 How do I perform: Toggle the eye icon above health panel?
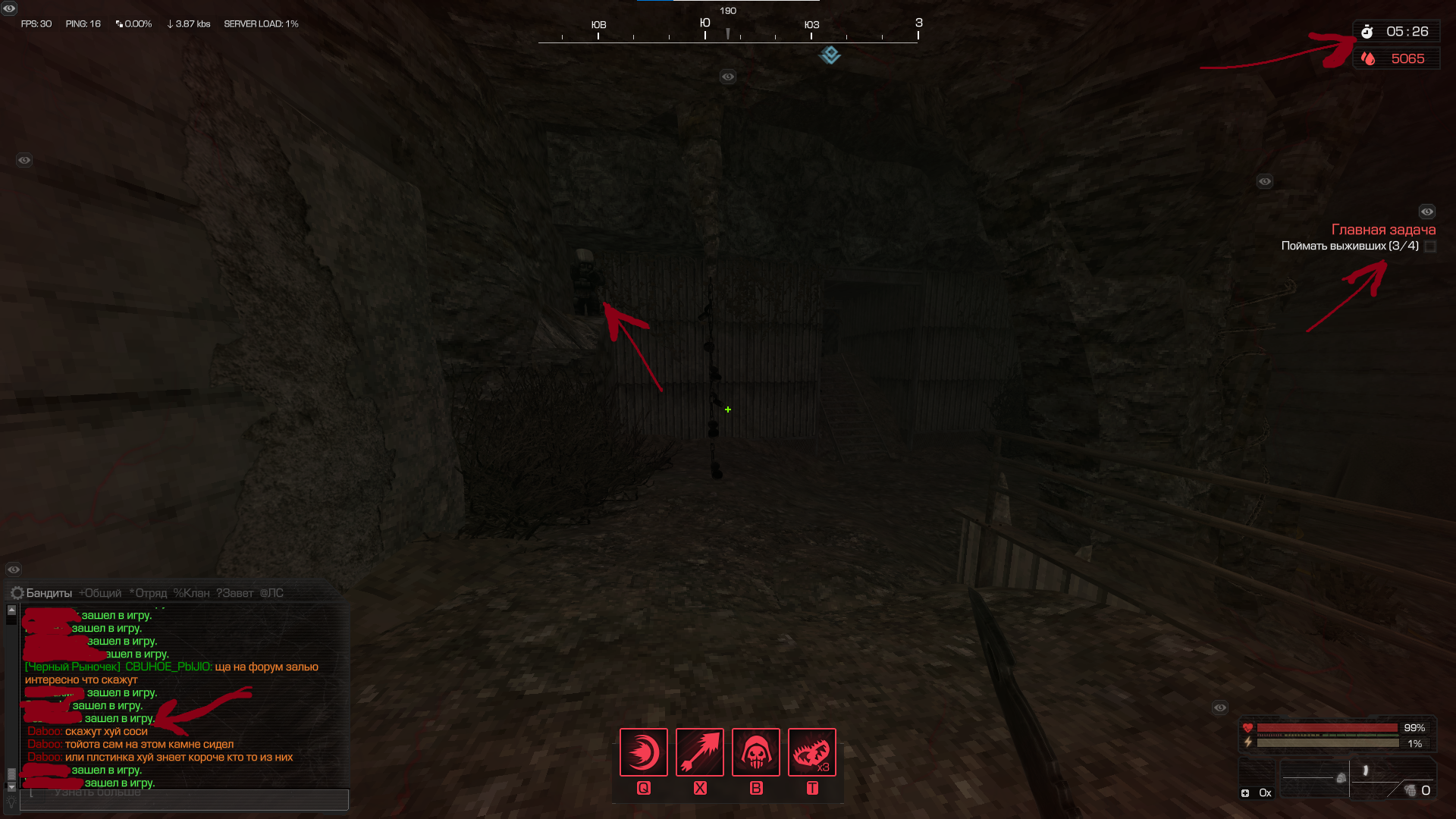click(x=1220, y=708)
